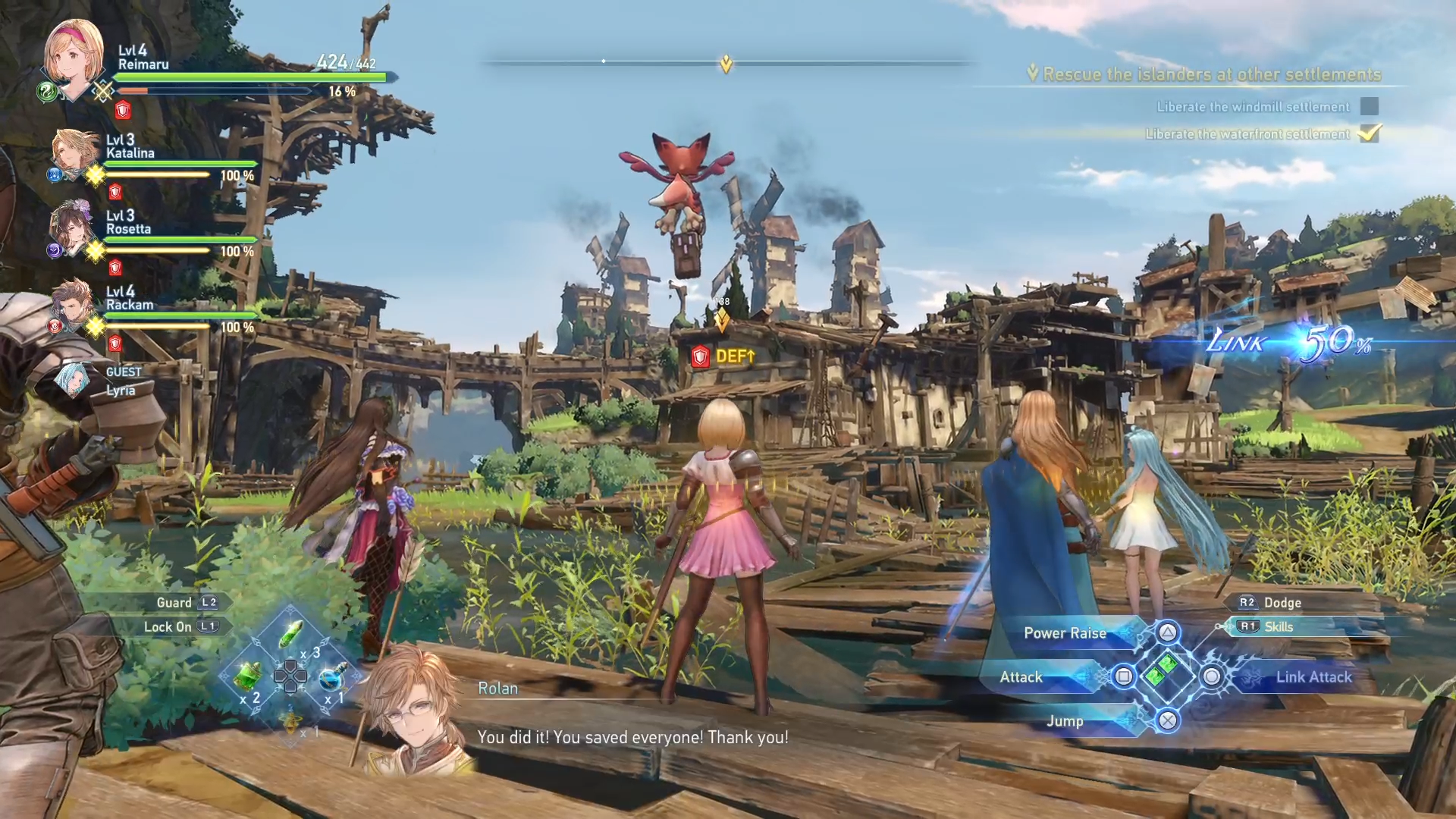1456x819 pixels.
Task: Choose the Jump command
Action: pos(1065,721)
